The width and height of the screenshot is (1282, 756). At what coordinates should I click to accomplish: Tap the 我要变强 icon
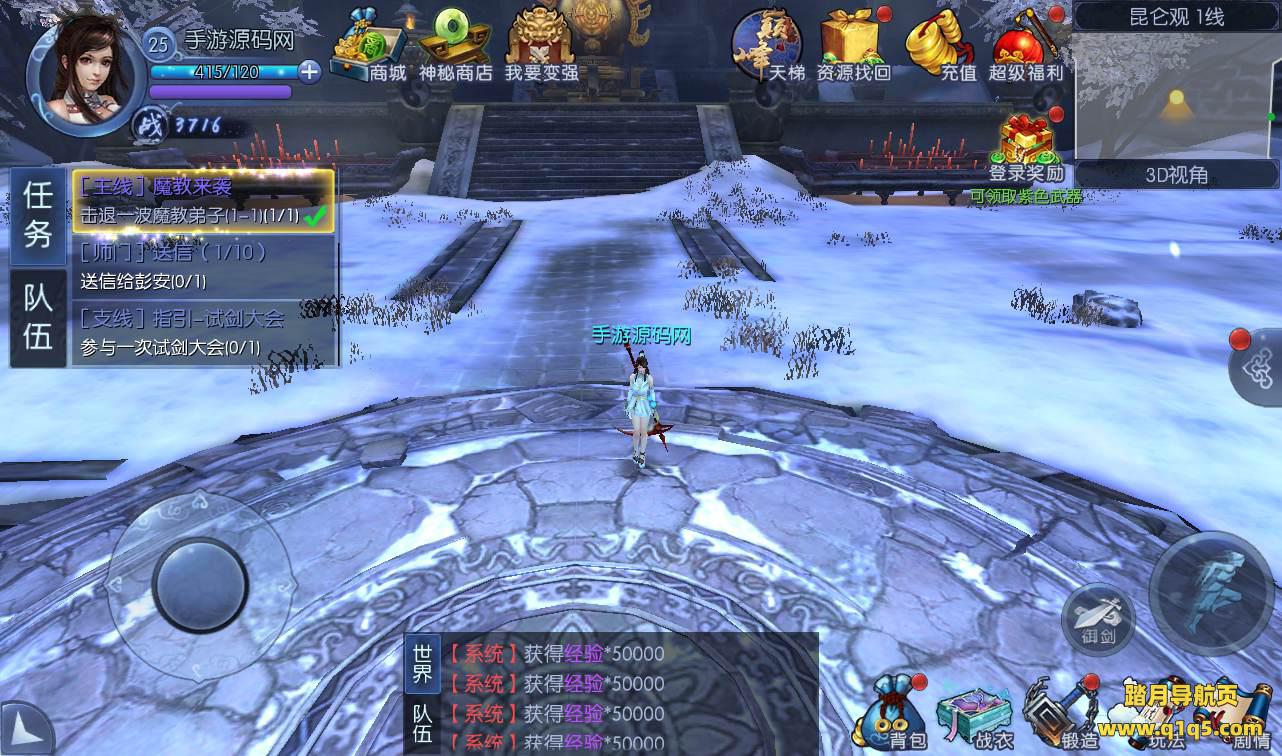click(540, 46)
